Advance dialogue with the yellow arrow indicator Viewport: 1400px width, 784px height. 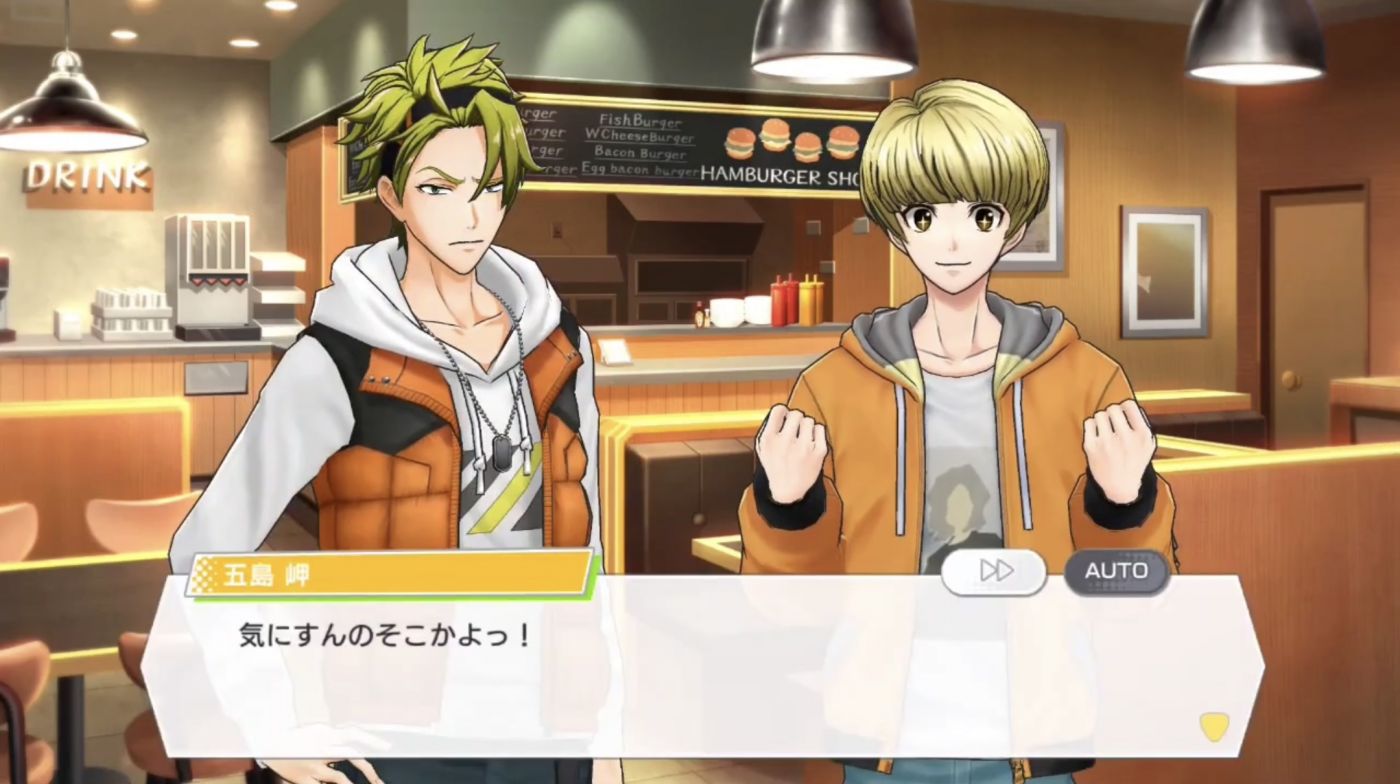tap(1214, 726)
